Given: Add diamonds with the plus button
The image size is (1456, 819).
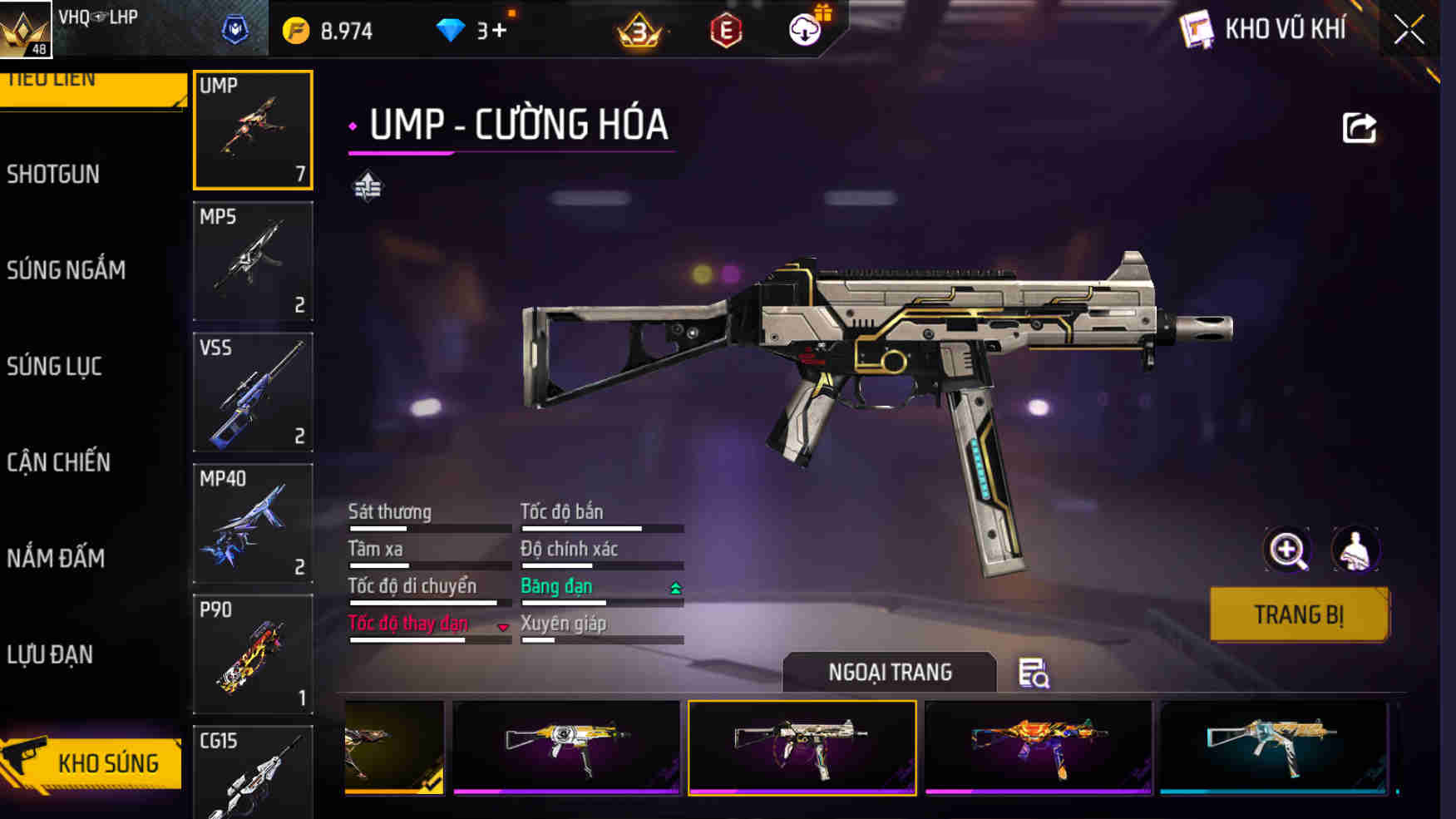Looking at the screenshot, I should tap(499, 31).
